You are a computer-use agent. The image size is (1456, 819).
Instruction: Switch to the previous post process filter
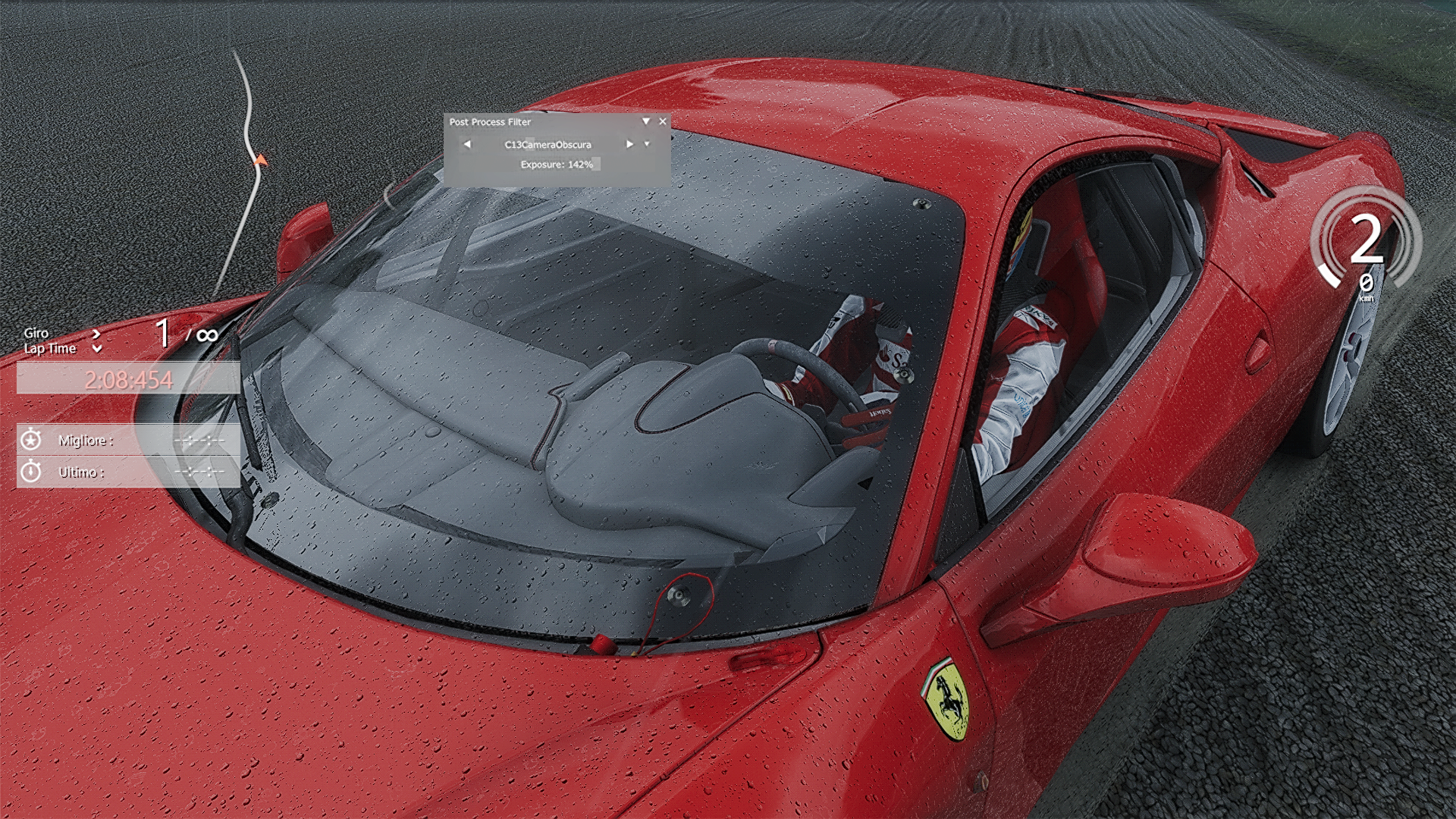click(x=467, y=144)
